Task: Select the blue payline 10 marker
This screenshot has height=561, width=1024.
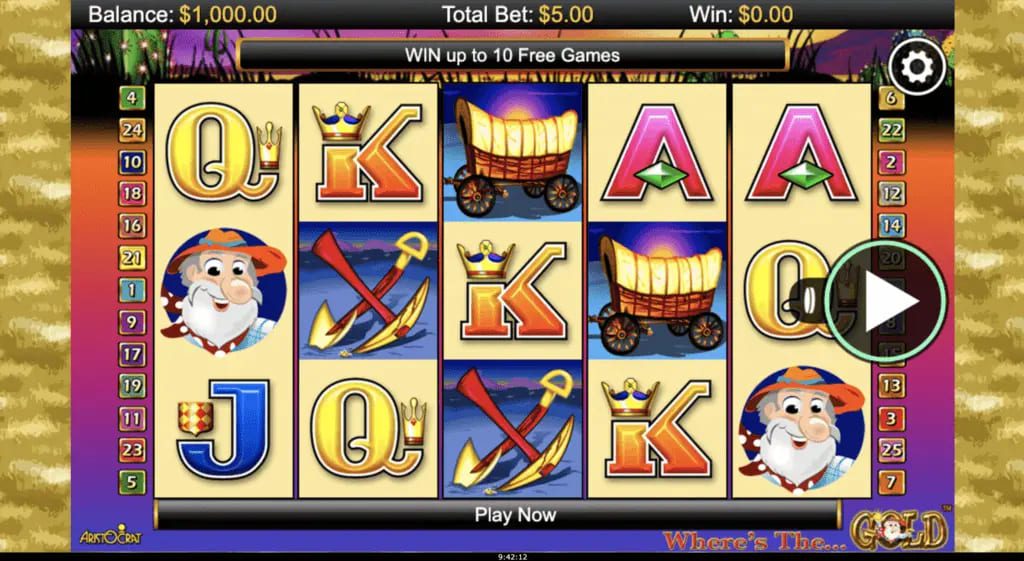Action: [x=132, y=162]
